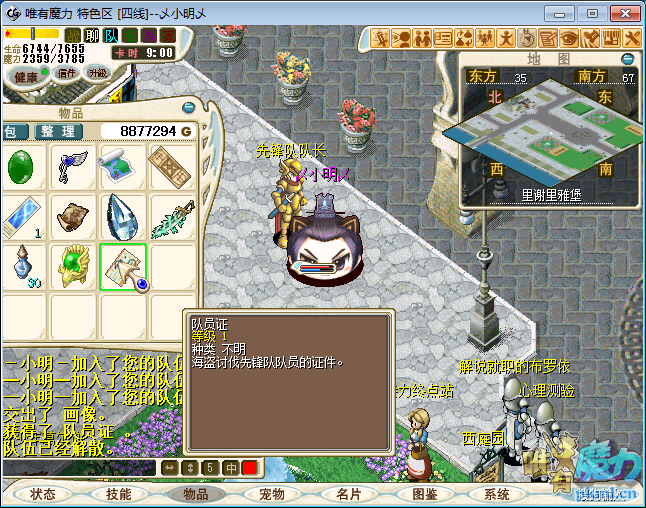This screenshot has height=508, width=646.
Task: Click the 健康 health status button
Action: point(27,76)
